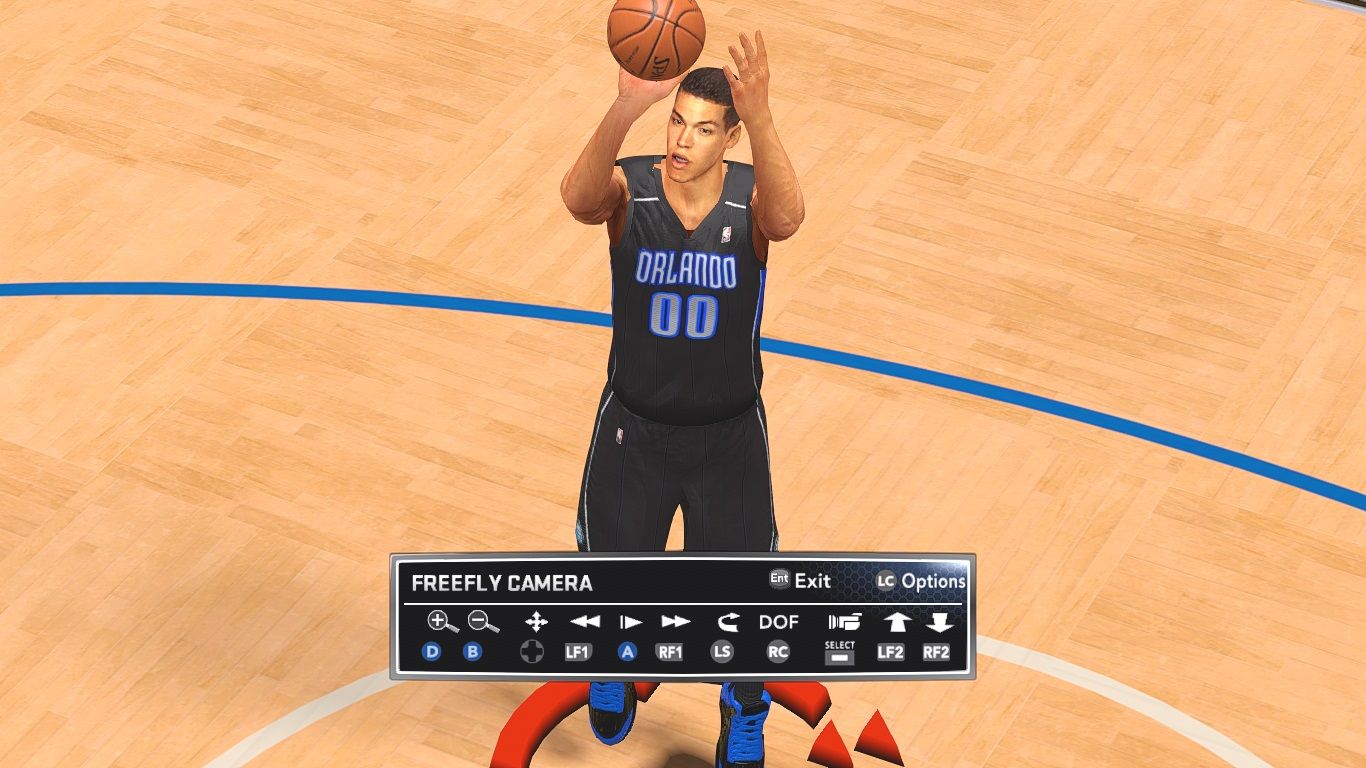The height and width of the screenshot is (768, 1366).
Task: Lower the camera with the down arrow
Action: point(938,622)
